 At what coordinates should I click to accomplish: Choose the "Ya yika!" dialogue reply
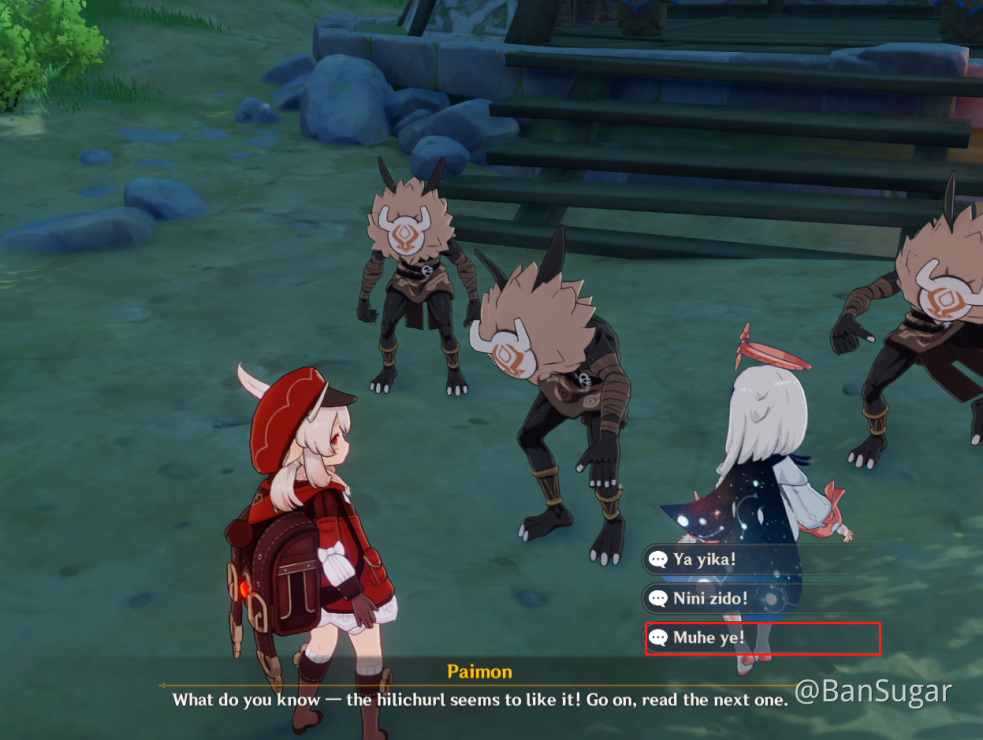pos(705,559)
